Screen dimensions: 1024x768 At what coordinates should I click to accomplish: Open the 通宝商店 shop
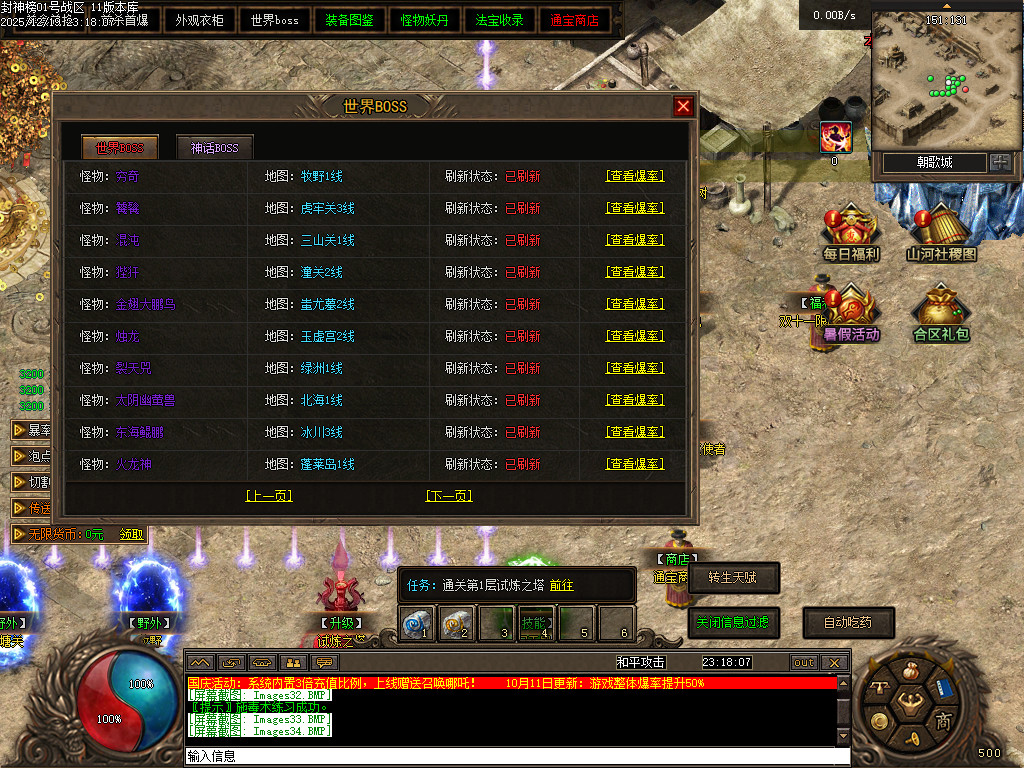coord(574,20)
